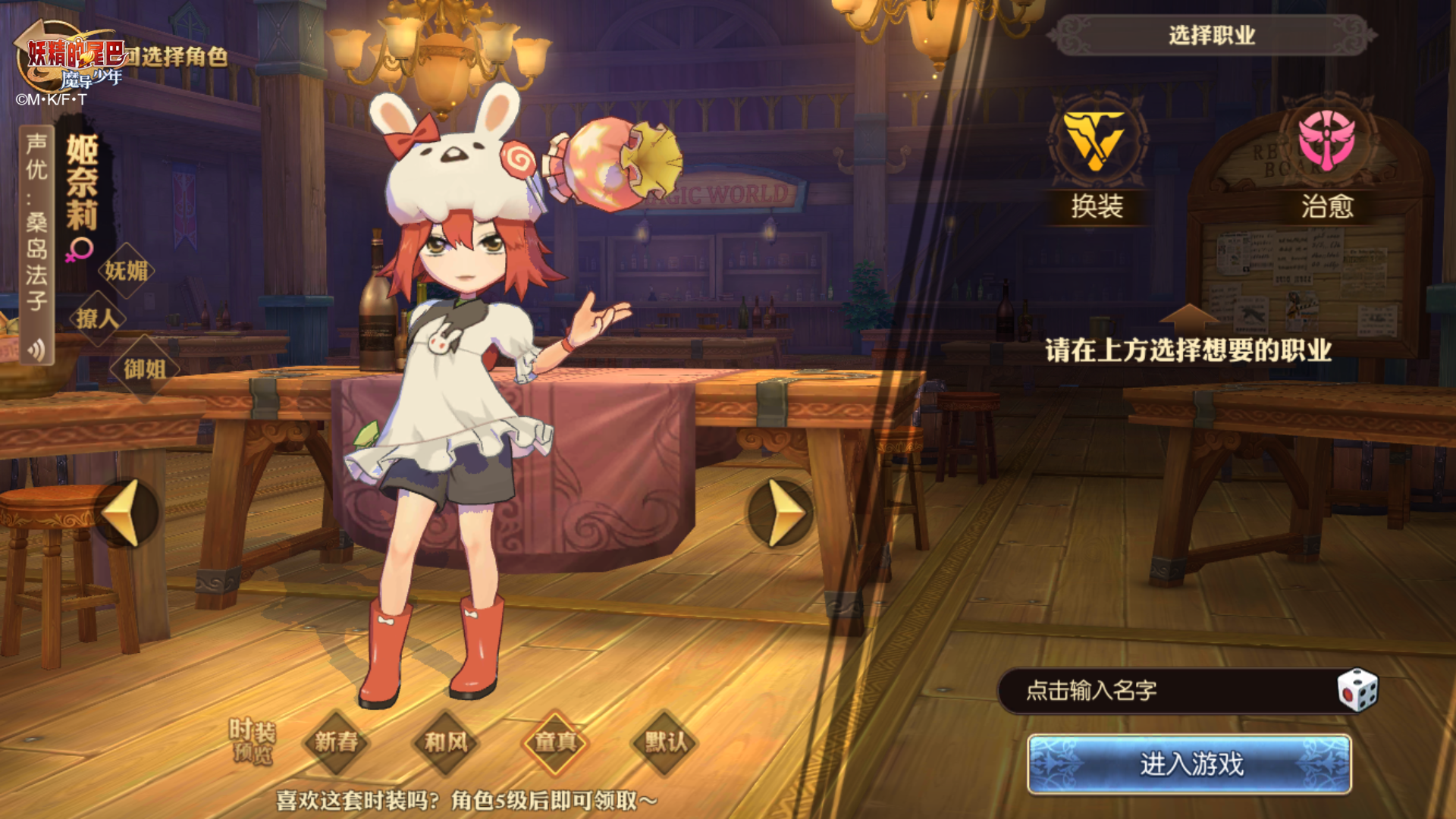Switch to the 默认 default costume
This screenshot has height=819, width=1456.
coord(665,742)
